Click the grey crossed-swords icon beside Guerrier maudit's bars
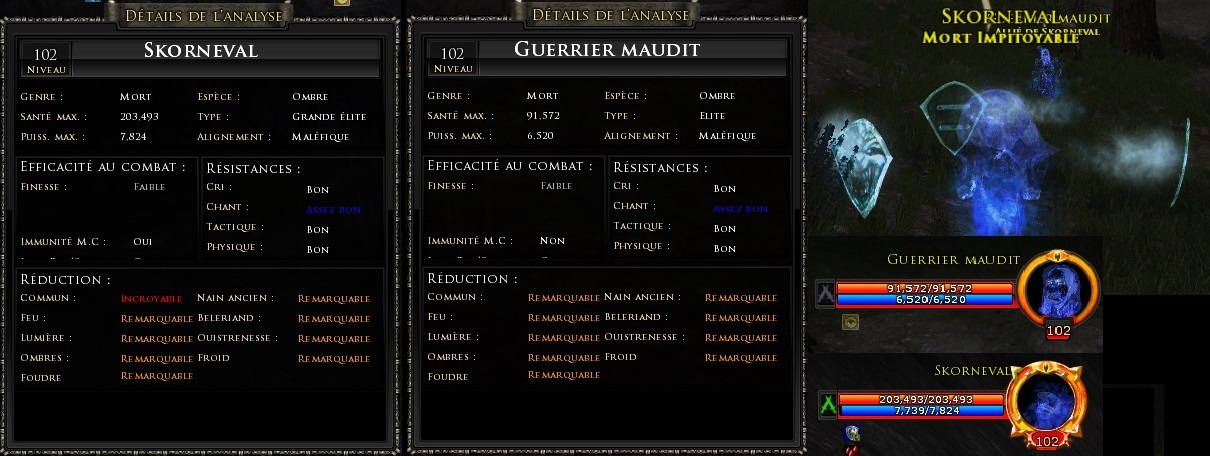The width and height of the screenshot is (1210, 456). tap(825, 293)
